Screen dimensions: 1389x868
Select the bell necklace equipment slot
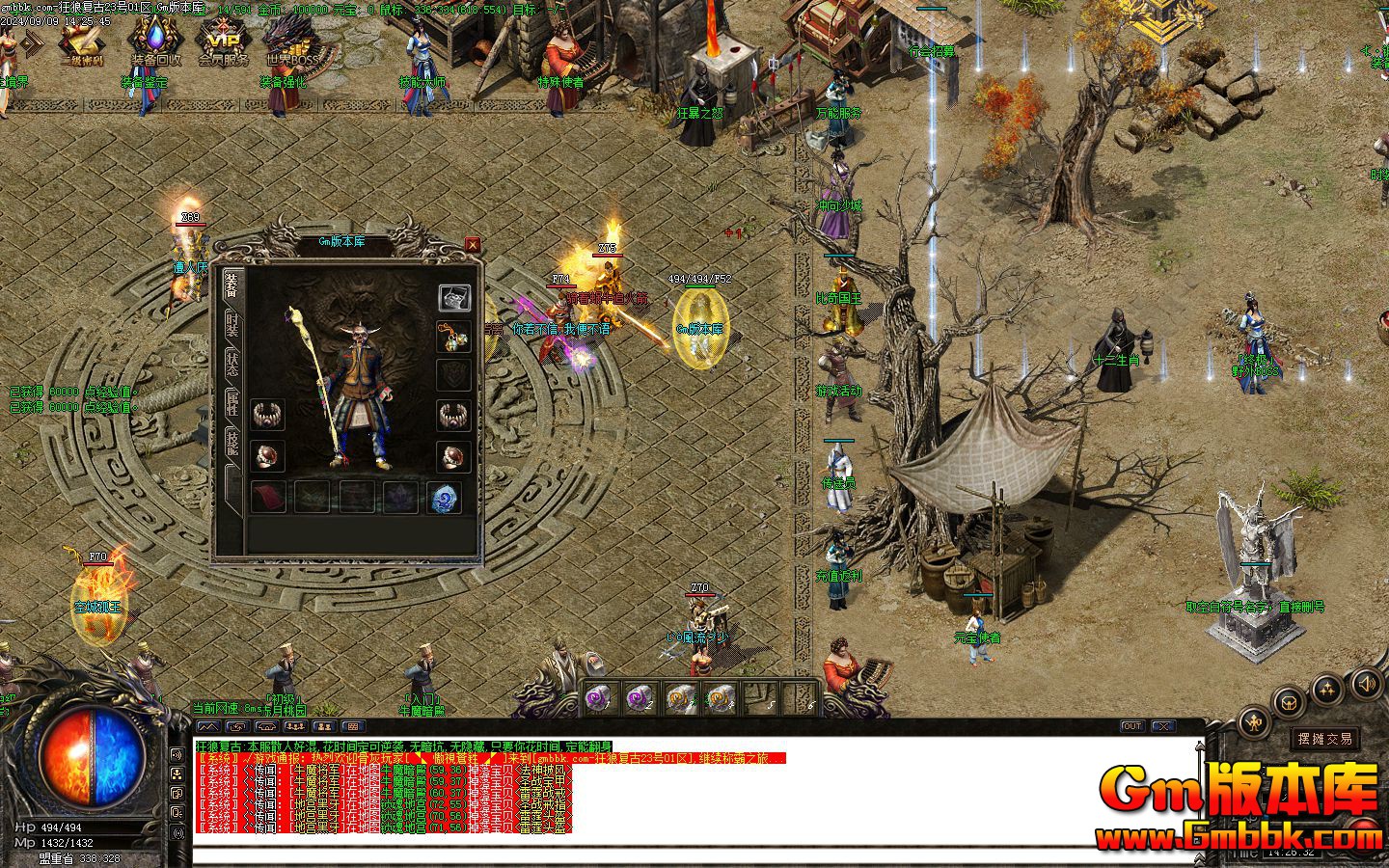pyautogui.click(x=452, y=338)
